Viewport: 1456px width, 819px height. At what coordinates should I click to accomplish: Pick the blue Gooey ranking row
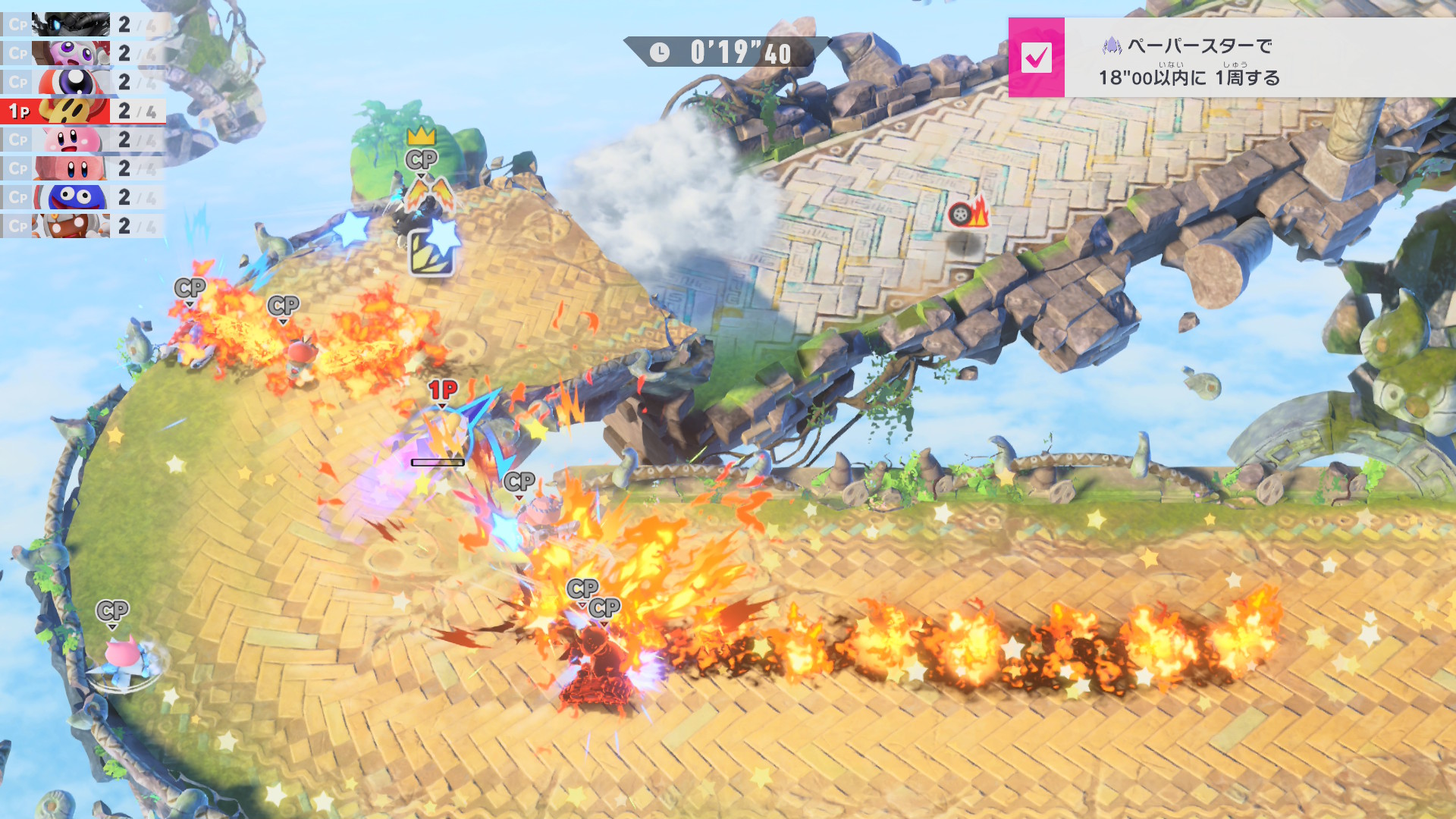point(82,197)
